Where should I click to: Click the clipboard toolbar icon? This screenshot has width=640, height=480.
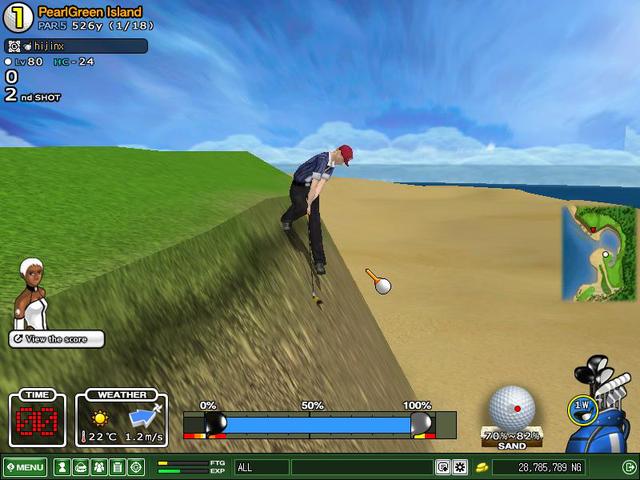coord(117,467)
